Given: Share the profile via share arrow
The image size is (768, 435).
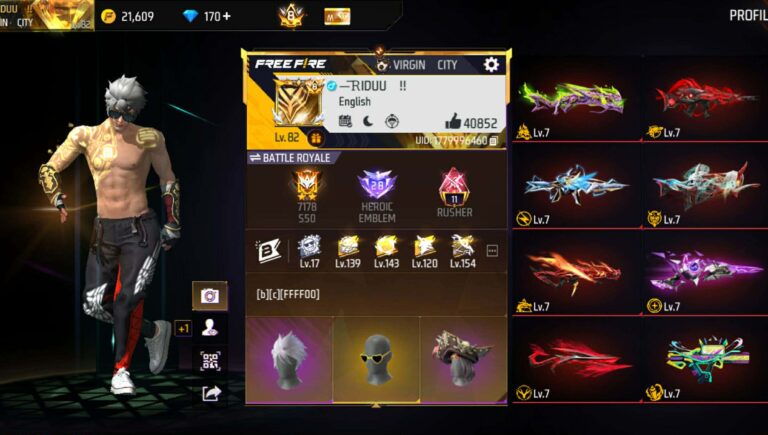Looking at the screenshot, I should [x=210, y=393].
